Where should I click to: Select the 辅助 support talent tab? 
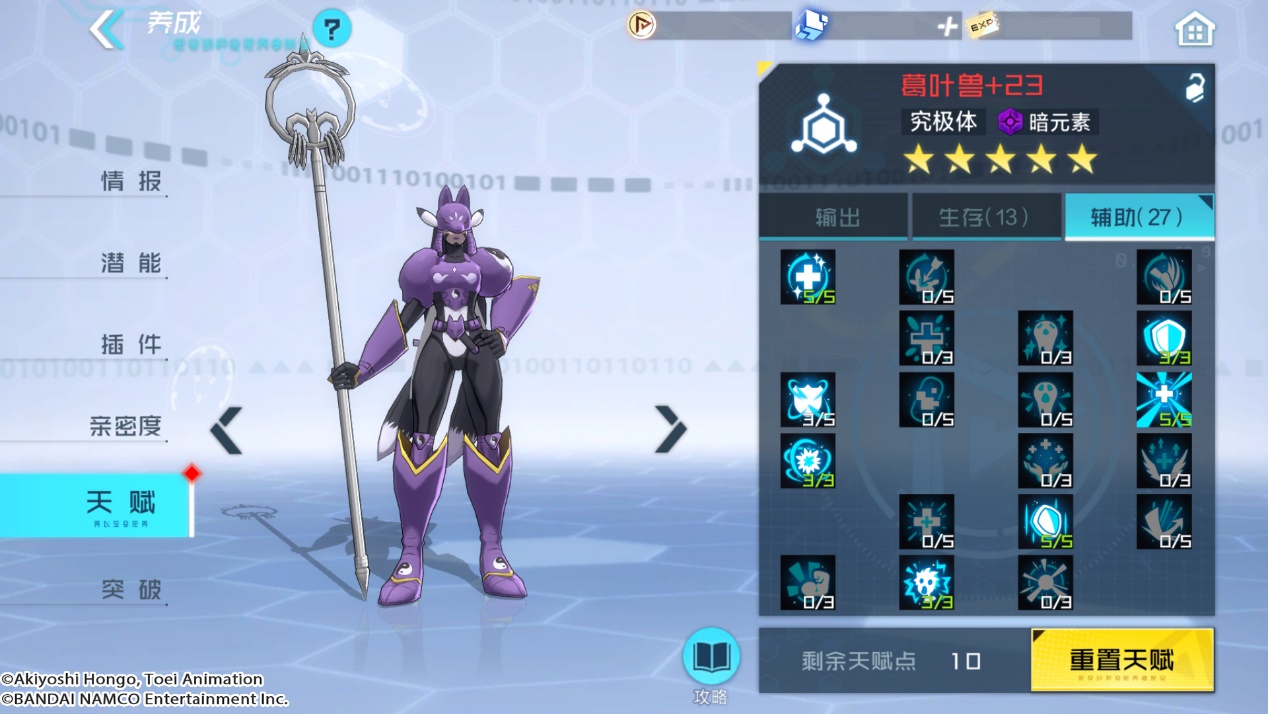click(x=1137, y=217)
